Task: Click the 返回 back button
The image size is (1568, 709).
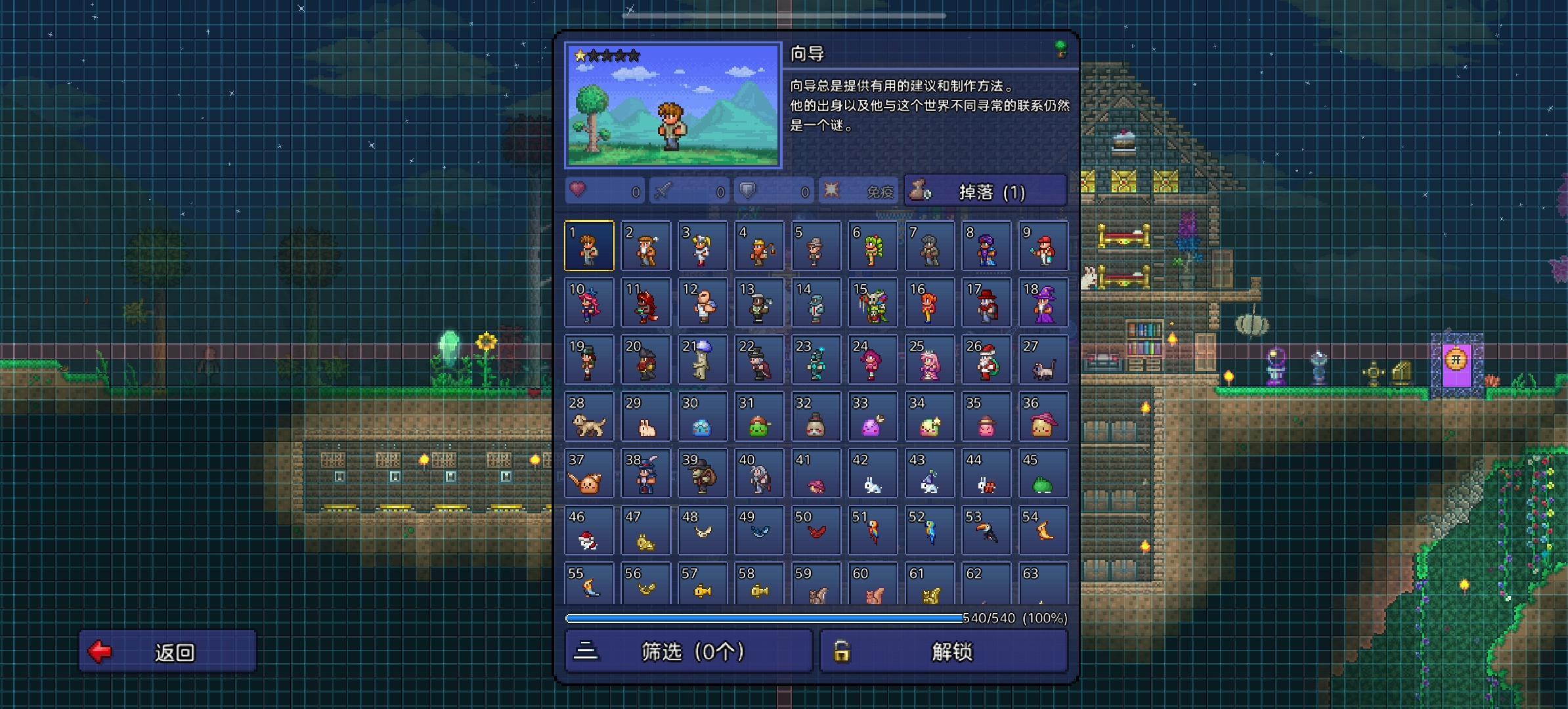Action: click(167, 651)
